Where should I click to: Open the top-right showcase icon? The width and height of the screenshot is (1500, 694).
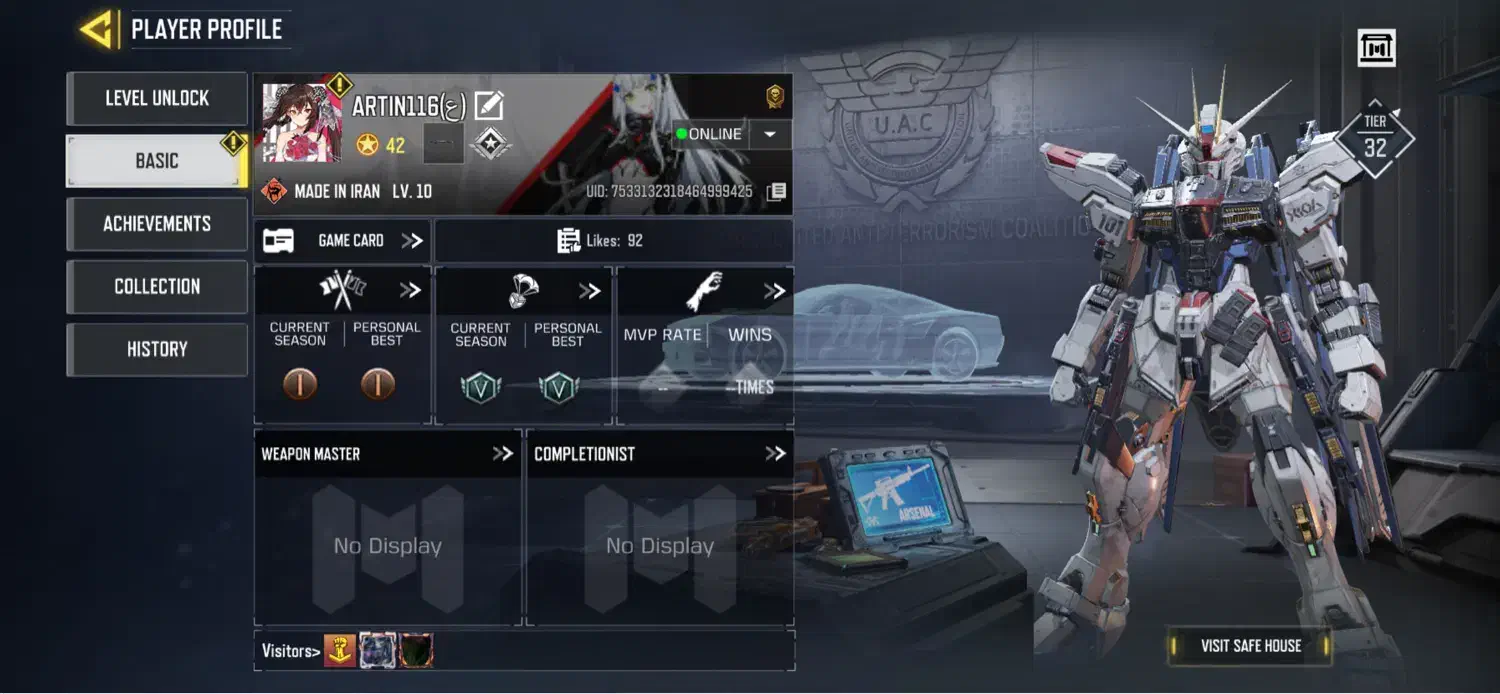coord(1376,48)
